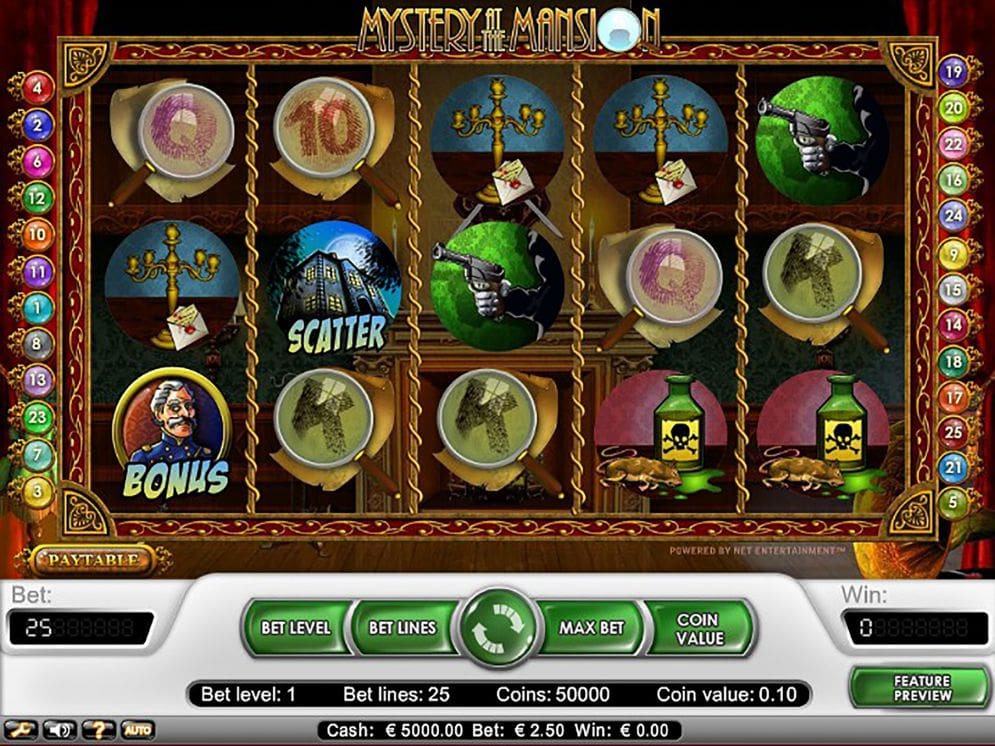The image size is (995, 746).
Task: Activate the Auto play button
Action: point(137,730)
